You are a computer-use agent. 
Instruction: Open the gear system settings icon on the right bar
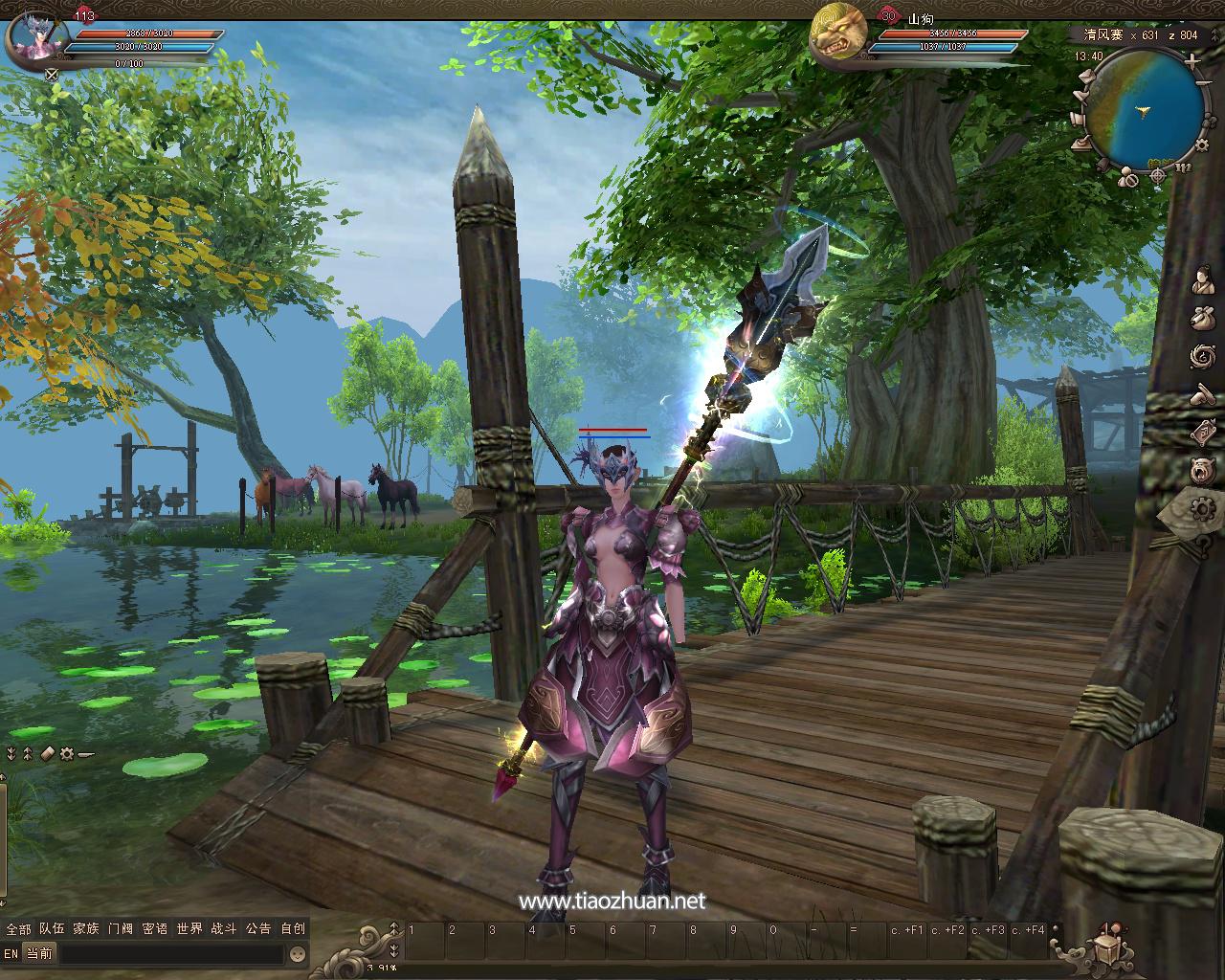[x=1201, y=508]
